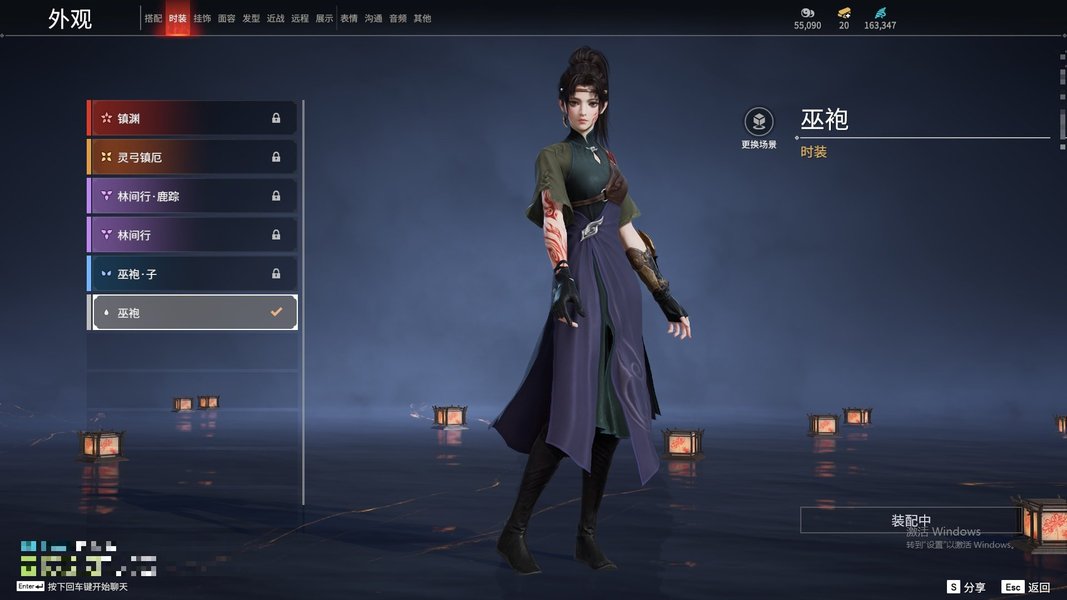Image resolution: width=1067 pixels, height=600 pixels.
Task: Switch to the 面容 tab
Action: point(227,19)
